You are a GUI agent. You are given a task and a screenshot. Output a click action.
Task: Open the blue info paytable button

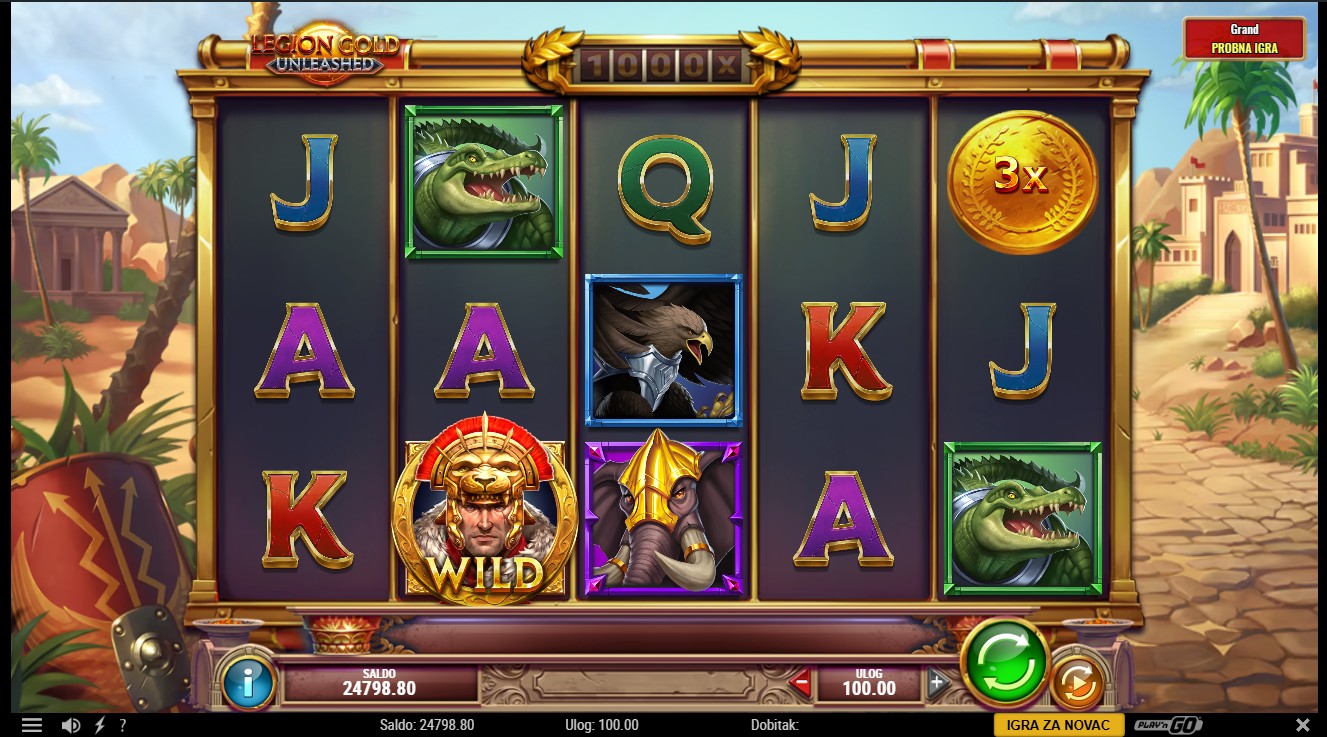[x=247, y=684]
